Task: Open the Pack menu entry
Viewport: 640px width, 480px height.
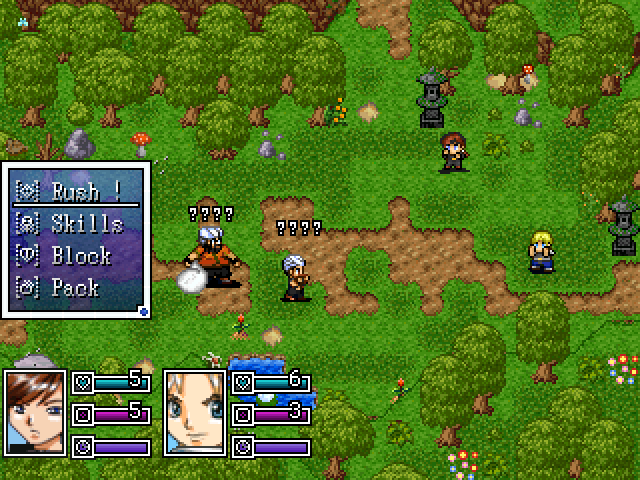Action: coord(74,288)
